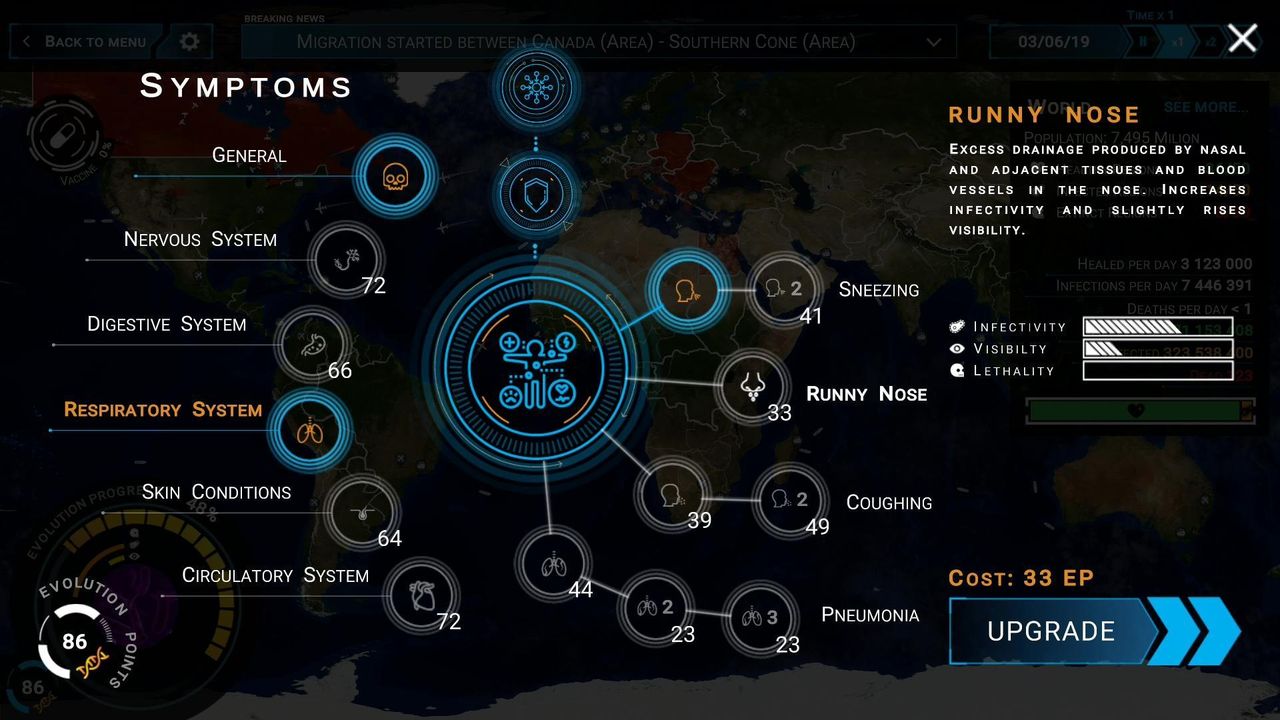1280x720 pixels.
Task: Open the Transmission tree icon at top
Action: click(x=536, y=88)
